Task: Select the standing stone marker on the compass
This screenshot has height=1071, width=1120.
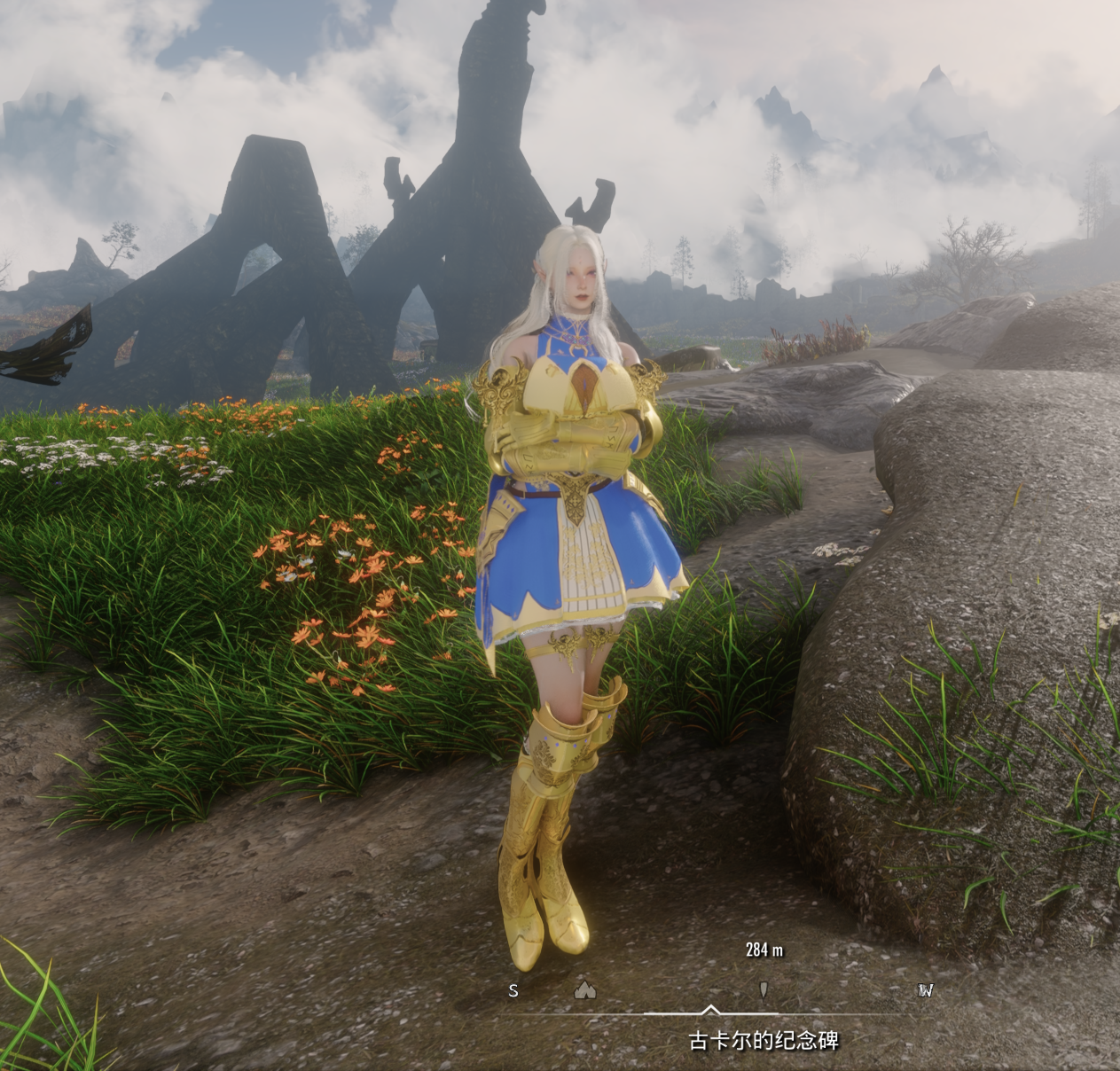Action: point(764,989)
